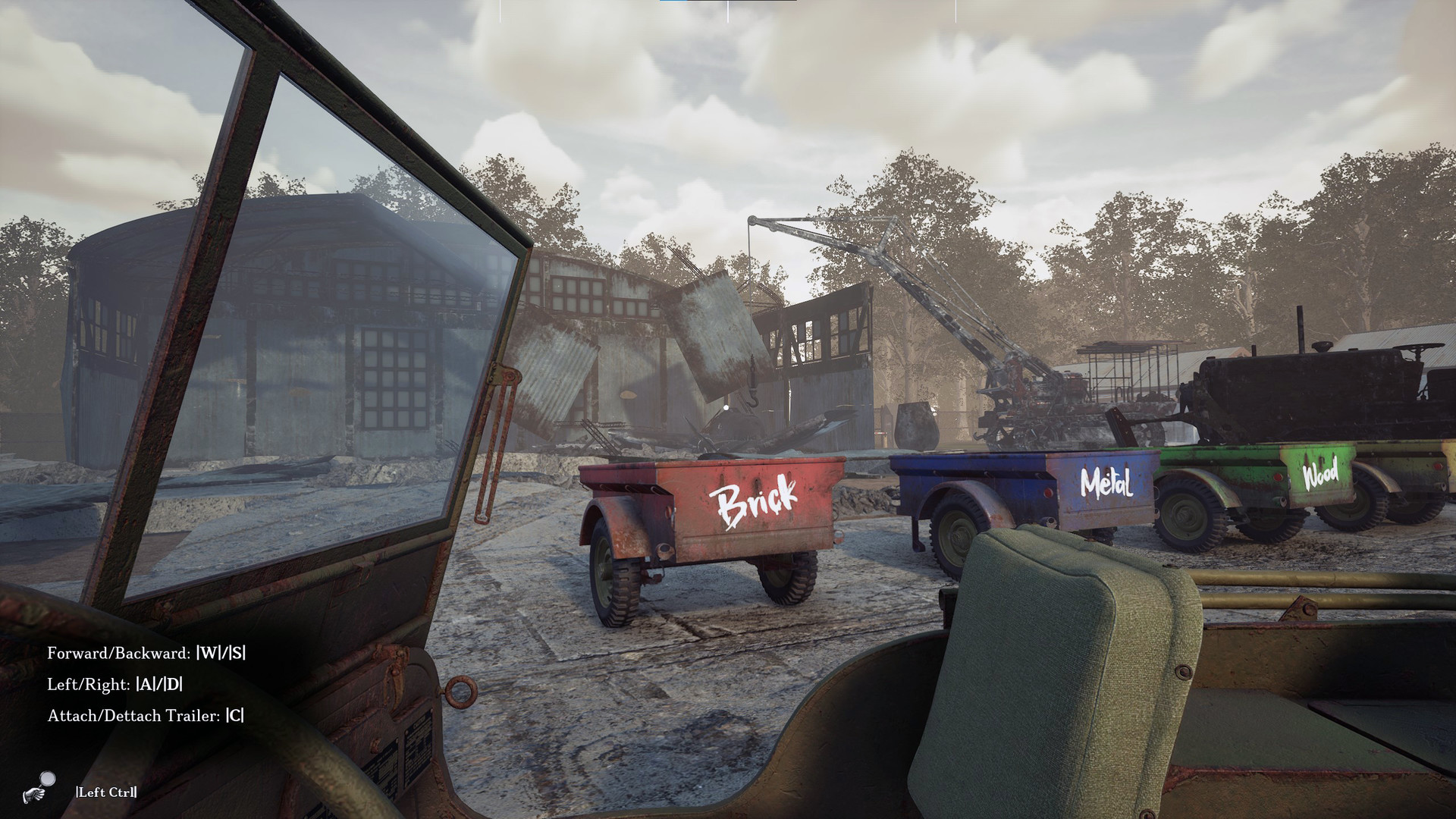Viewport: 1456px width, 819px height.
Task: Click the hand inspect icon near Left Ctrl
Action: point(34,796)
